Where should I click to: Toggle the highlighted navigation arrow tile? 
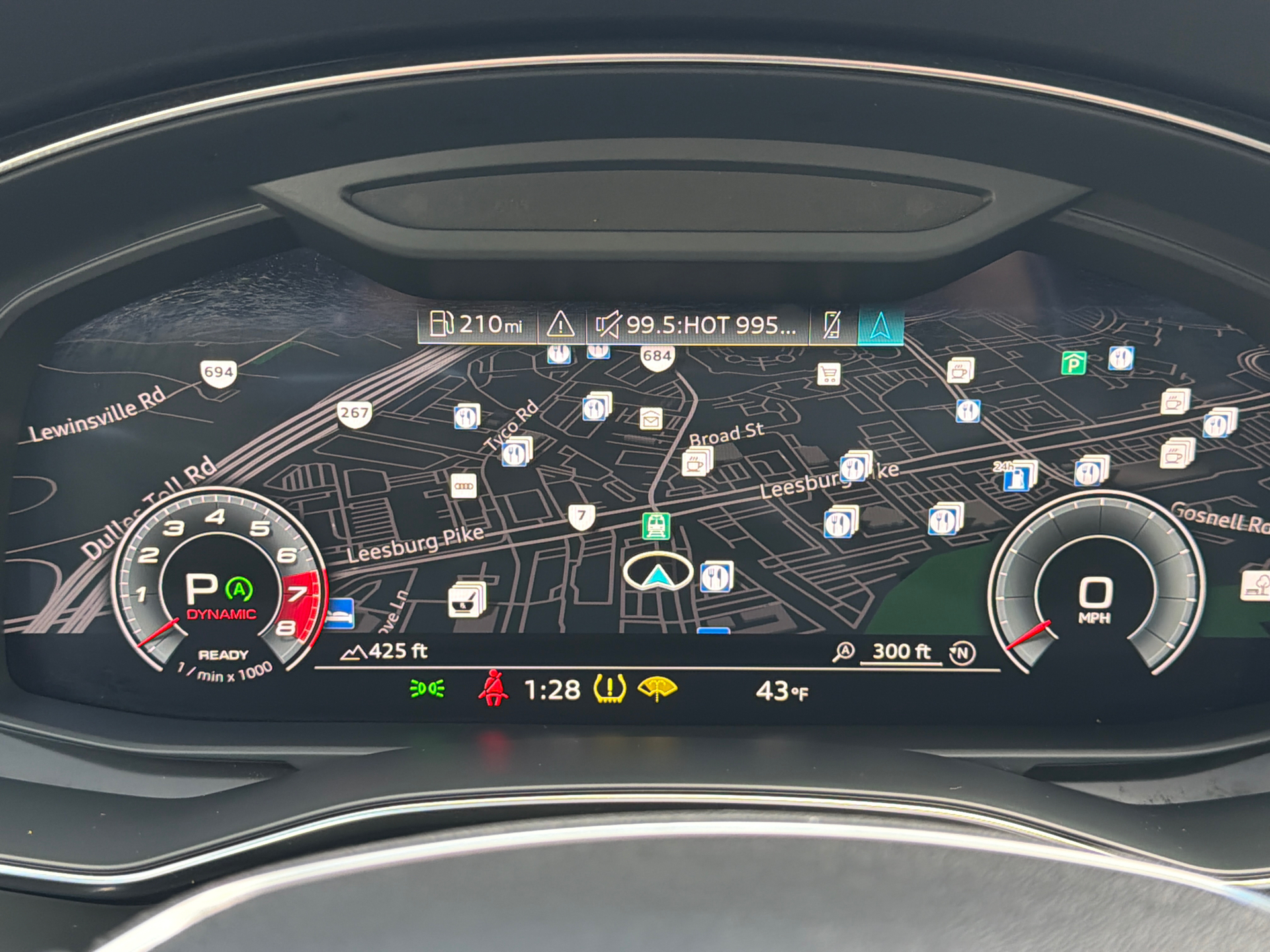coord(882,325)
